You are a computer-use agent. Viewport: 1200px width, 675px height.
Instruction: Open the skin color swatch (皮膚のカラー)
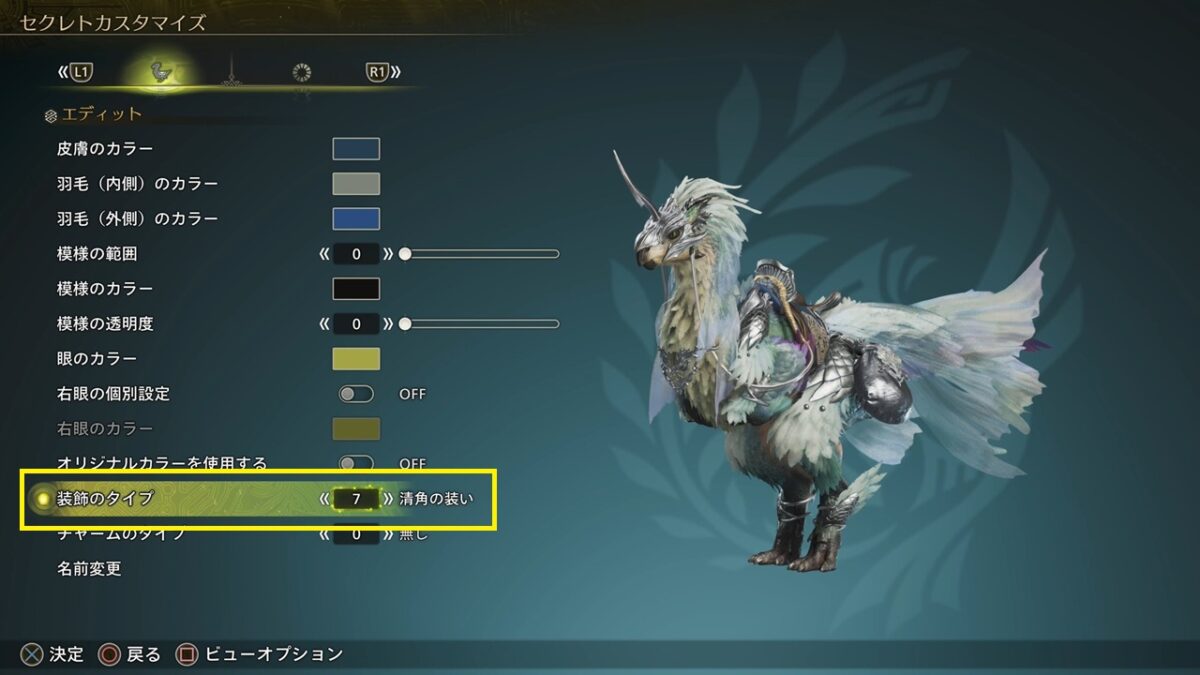(x=356, y=149)
